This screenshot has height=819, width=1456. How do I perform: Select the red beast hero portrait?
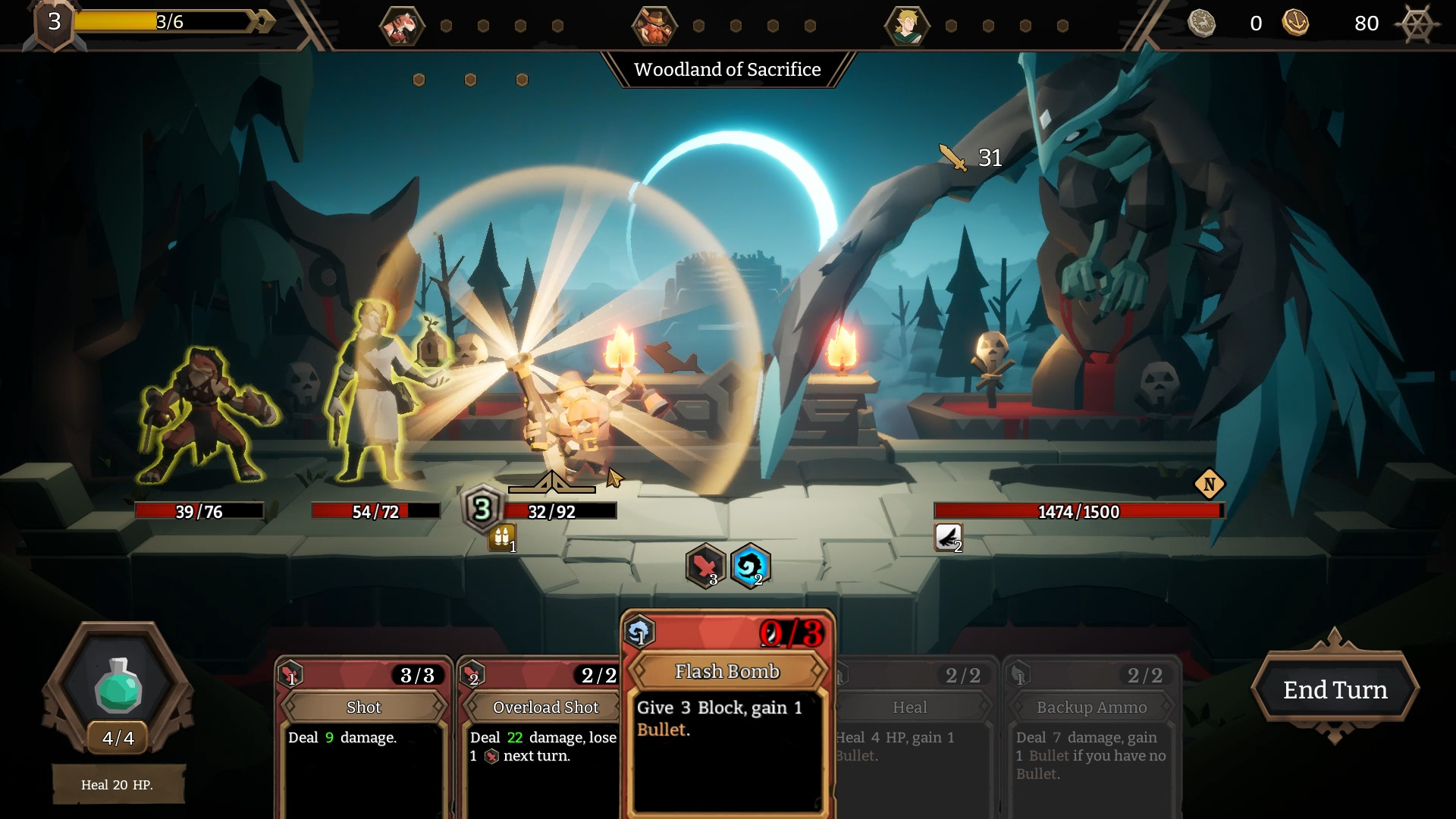[x=401, y=26]
